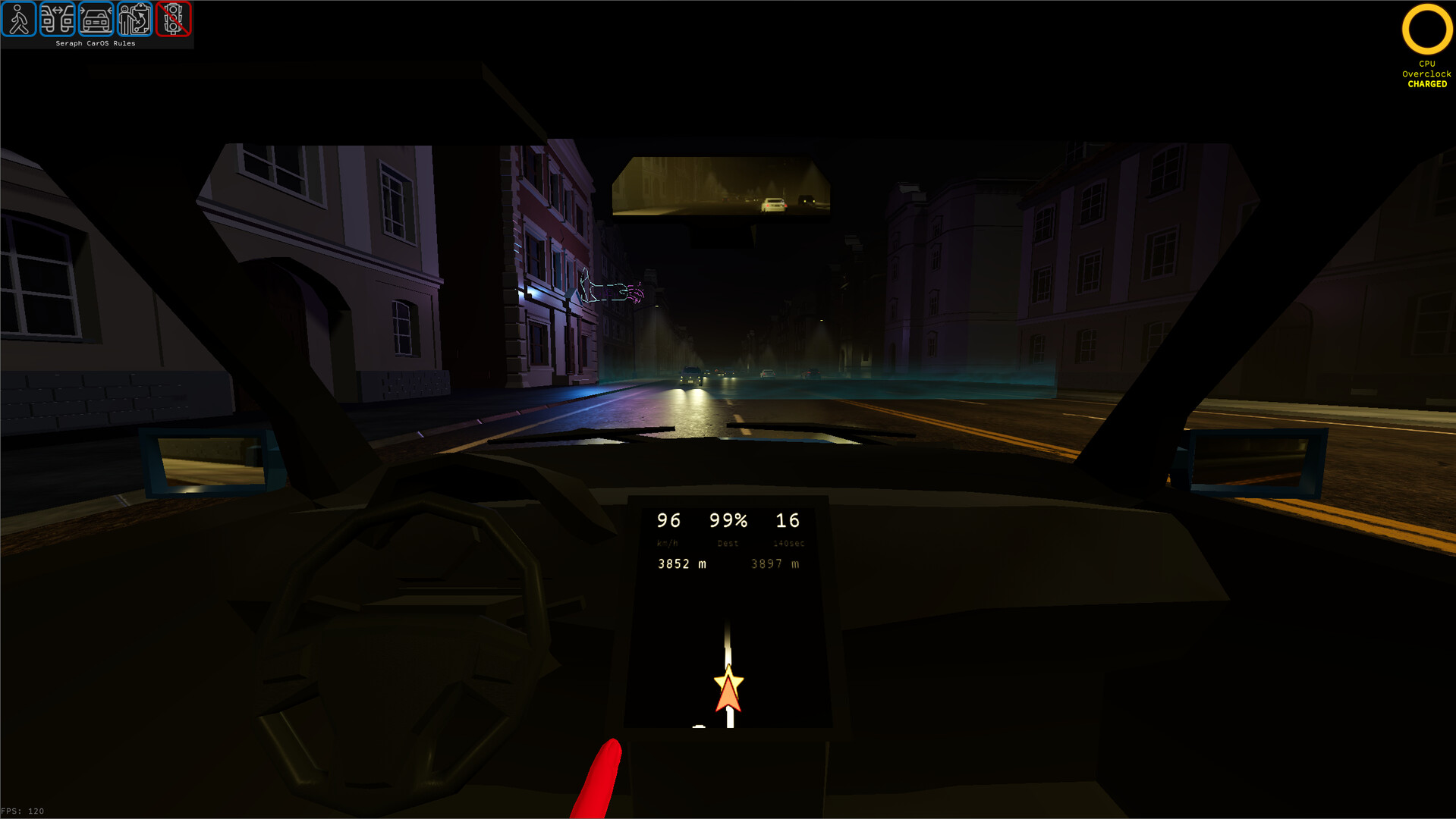Viewport: 1456px width, 819px height.
Task: Click the orange navigation arrow on dash display
Action: pos(728,694)
